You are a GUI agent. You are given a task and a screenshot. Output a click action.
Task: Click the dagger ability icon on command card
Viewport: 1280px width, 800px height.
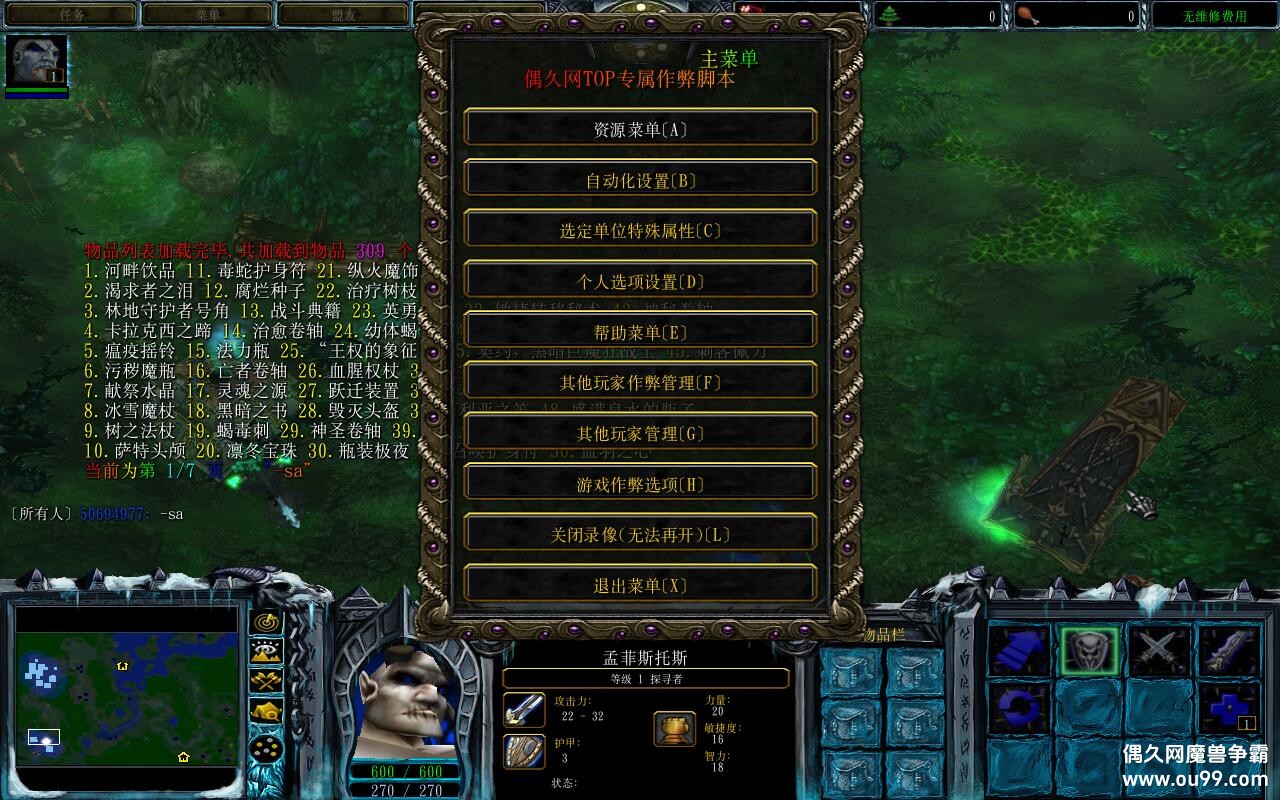coord(1225,650)
